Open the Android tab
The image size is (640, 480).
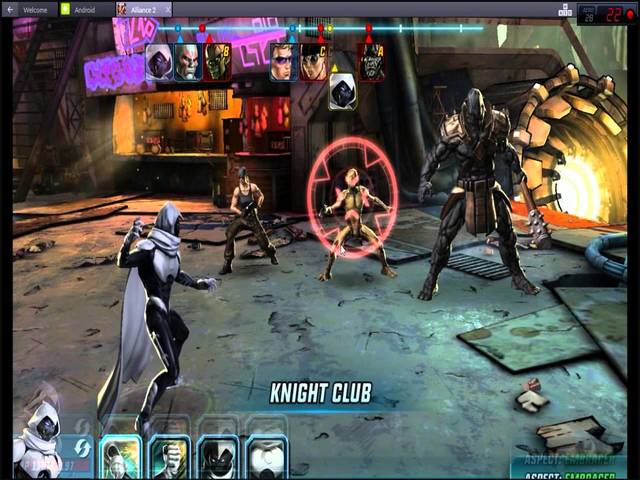click(84, 9)
